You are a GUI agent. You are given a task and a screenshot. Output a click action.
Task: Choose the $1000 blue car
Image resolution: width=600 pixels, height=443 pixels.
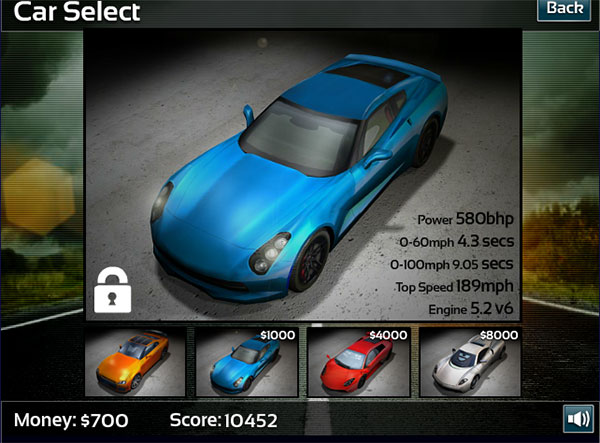point(246,362)
